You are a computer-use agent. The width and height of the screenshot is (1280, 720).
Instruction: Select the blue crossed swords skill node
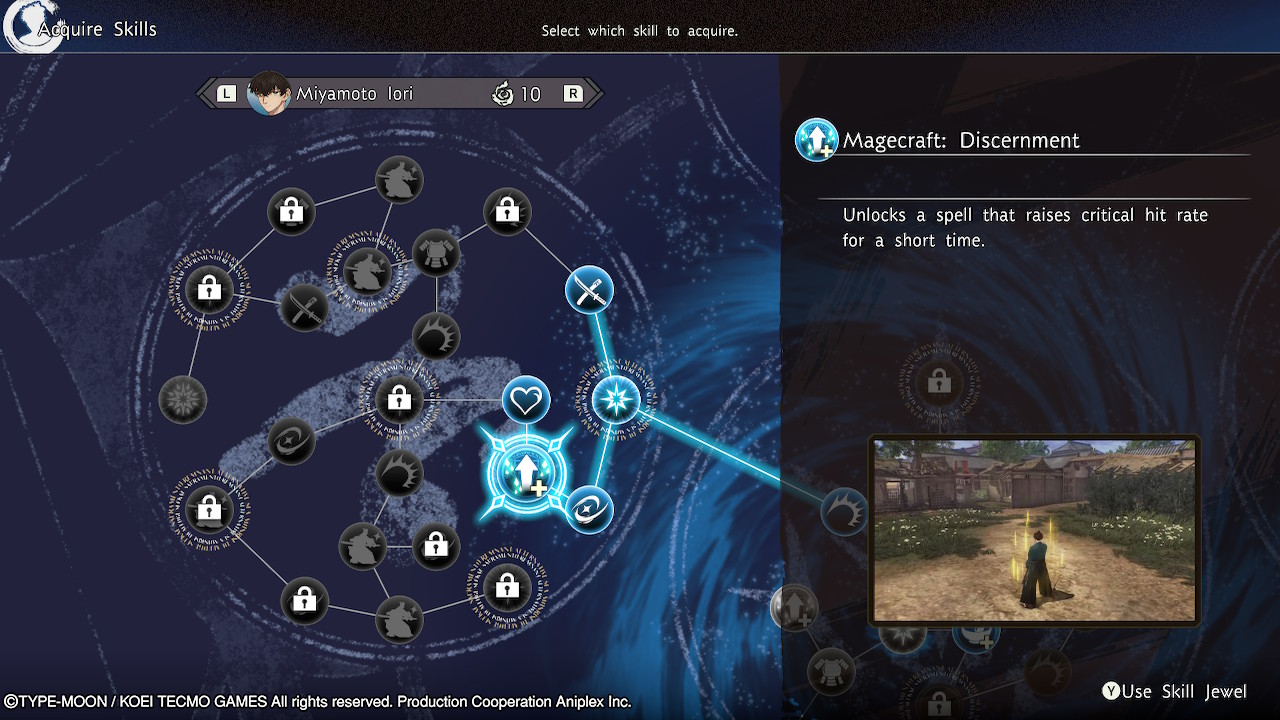(589, 290)
